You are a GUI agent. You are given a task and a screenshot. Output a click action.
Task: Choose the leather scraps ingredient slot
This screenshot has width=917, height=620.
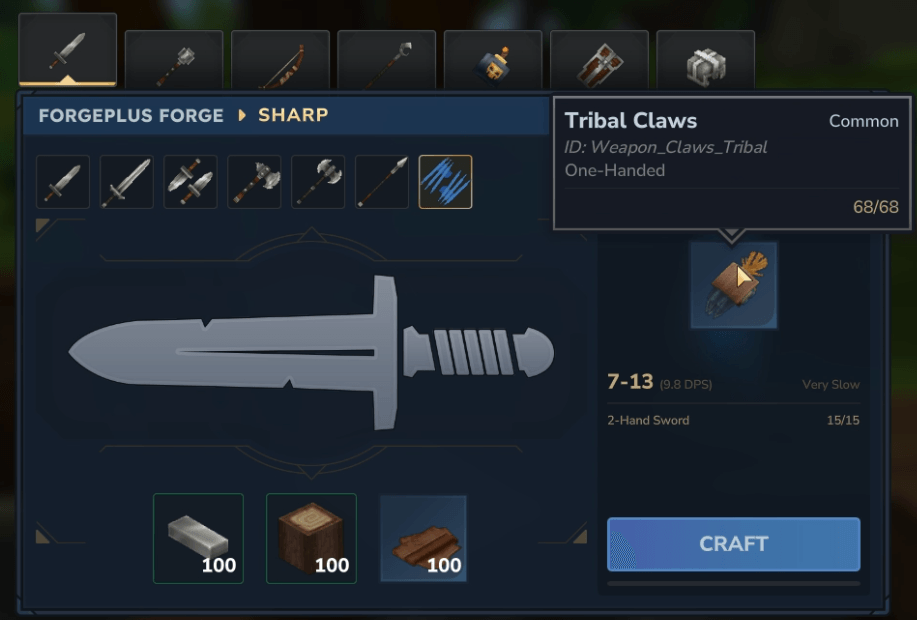[423, 538]
